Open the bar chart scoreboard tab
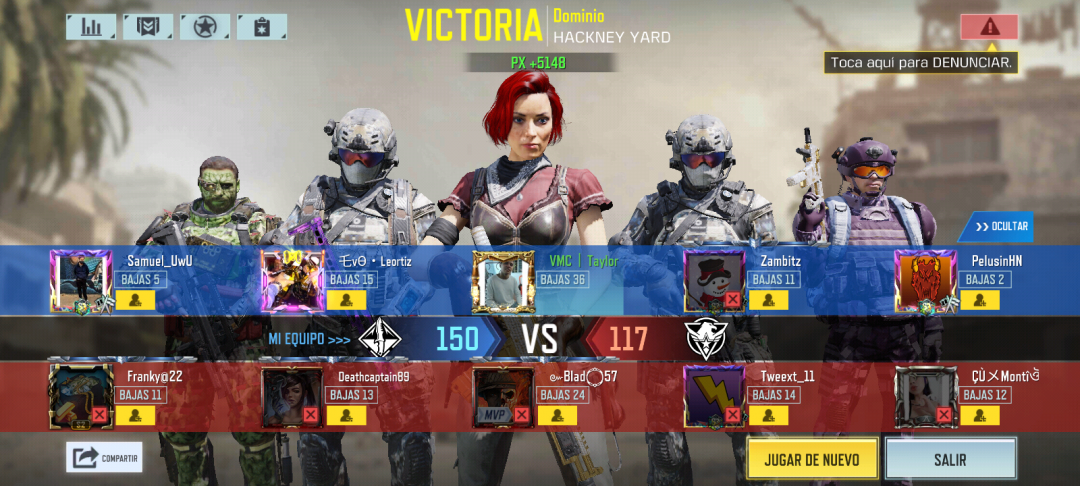 pyautogui.click(x=91, y=27)
